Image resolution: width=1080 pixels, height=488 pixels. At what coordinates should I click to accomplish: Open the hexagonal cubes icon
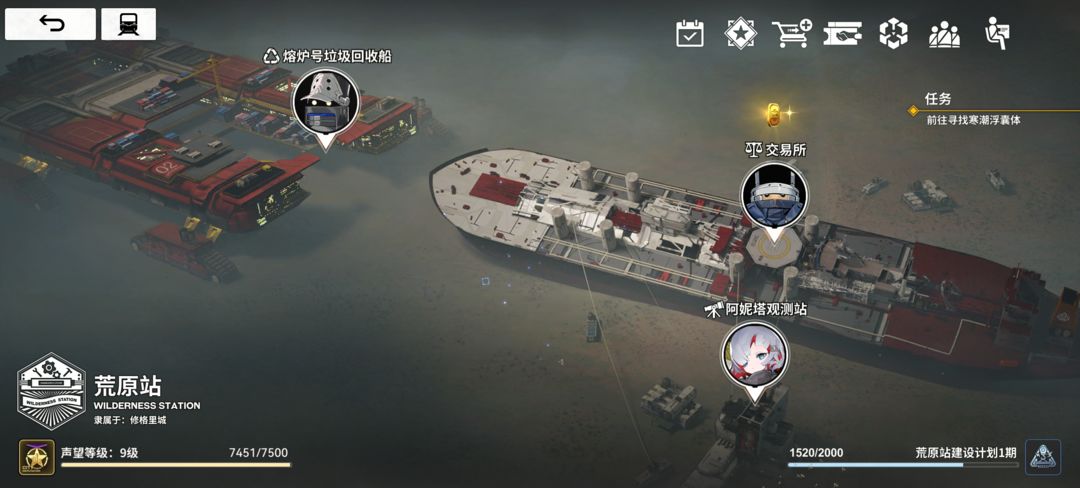click(893, 34)
